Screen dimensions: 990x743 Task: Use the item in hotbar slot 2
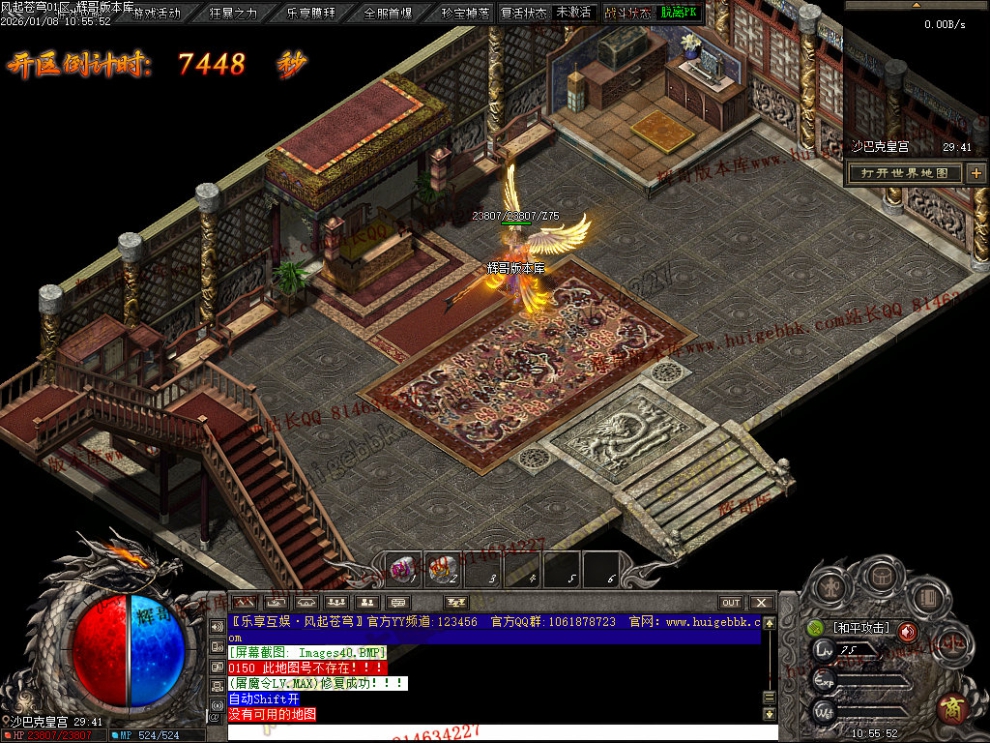pyautogui.click(x=443, y=568)
